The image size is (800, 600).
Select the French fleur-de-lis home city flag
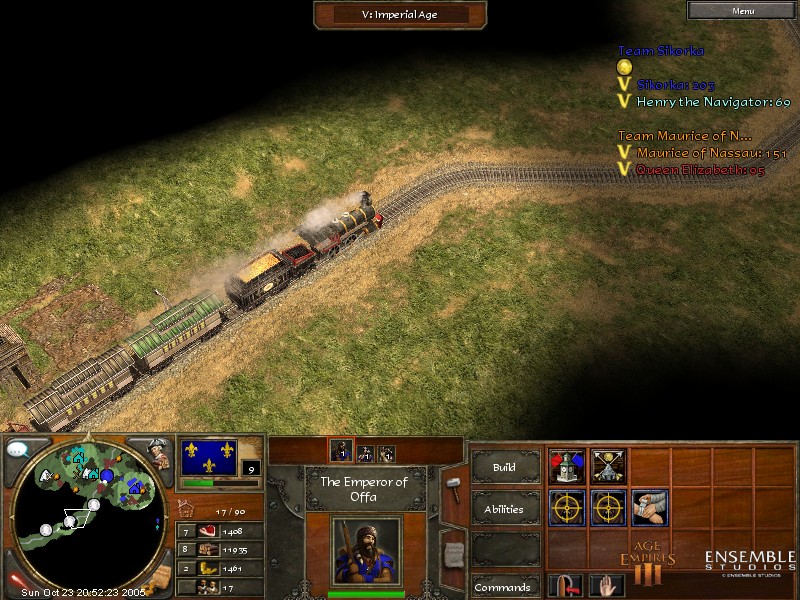coord(209,457)
